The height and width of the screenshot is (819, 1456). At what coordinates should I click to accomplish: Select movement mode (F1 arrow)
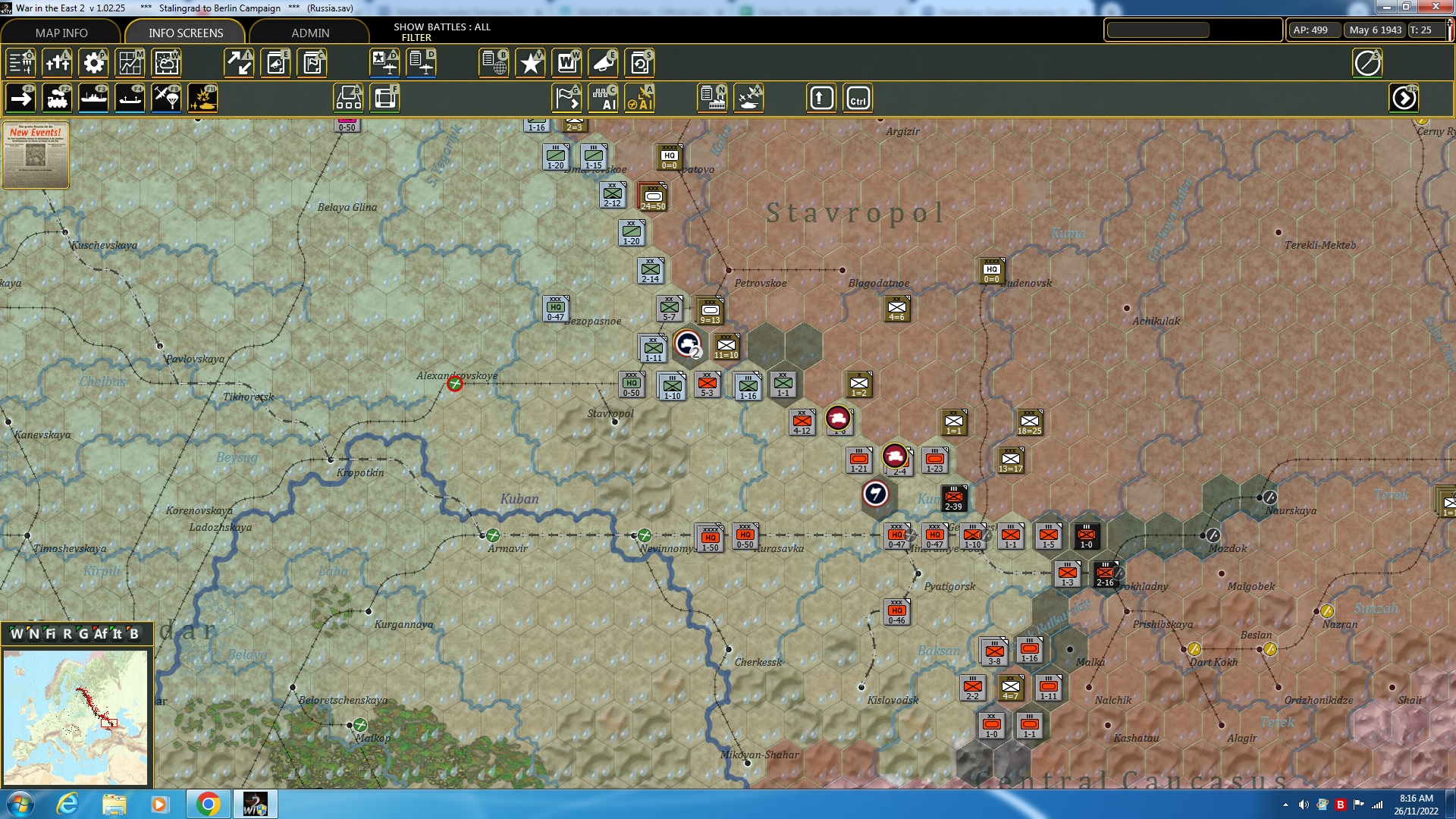coord(22,97)
